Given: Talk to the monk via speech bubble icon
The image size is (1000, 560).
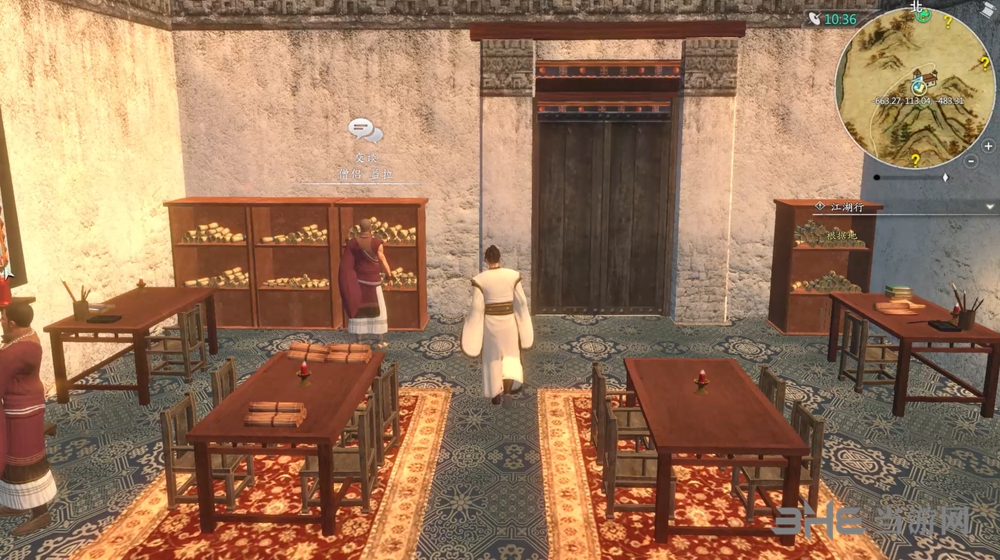Looking at the screenshot, I should click(x=365, y=130).
